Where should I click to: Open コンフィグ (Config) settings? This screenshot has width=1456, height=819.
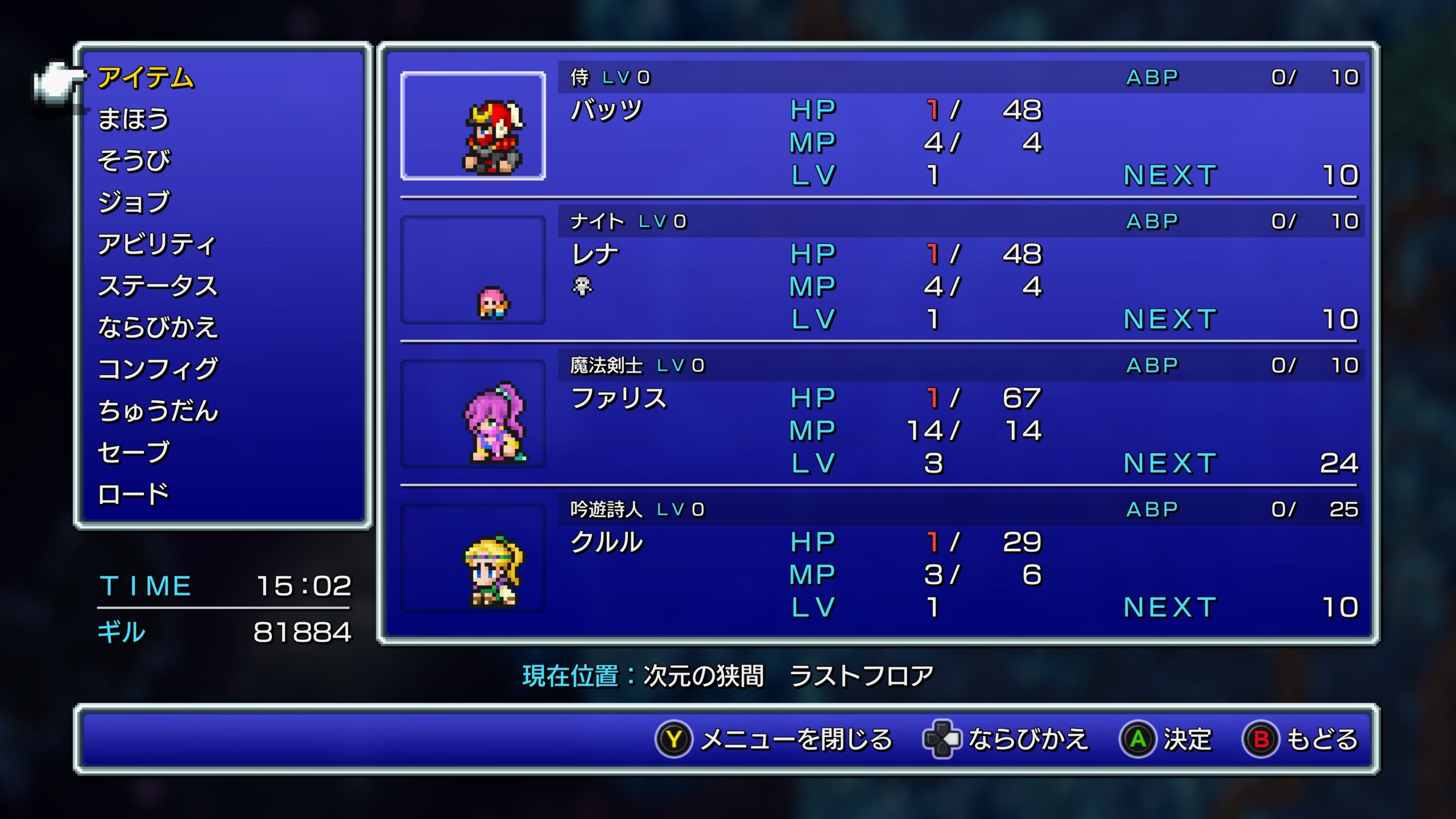click(158, 369)
